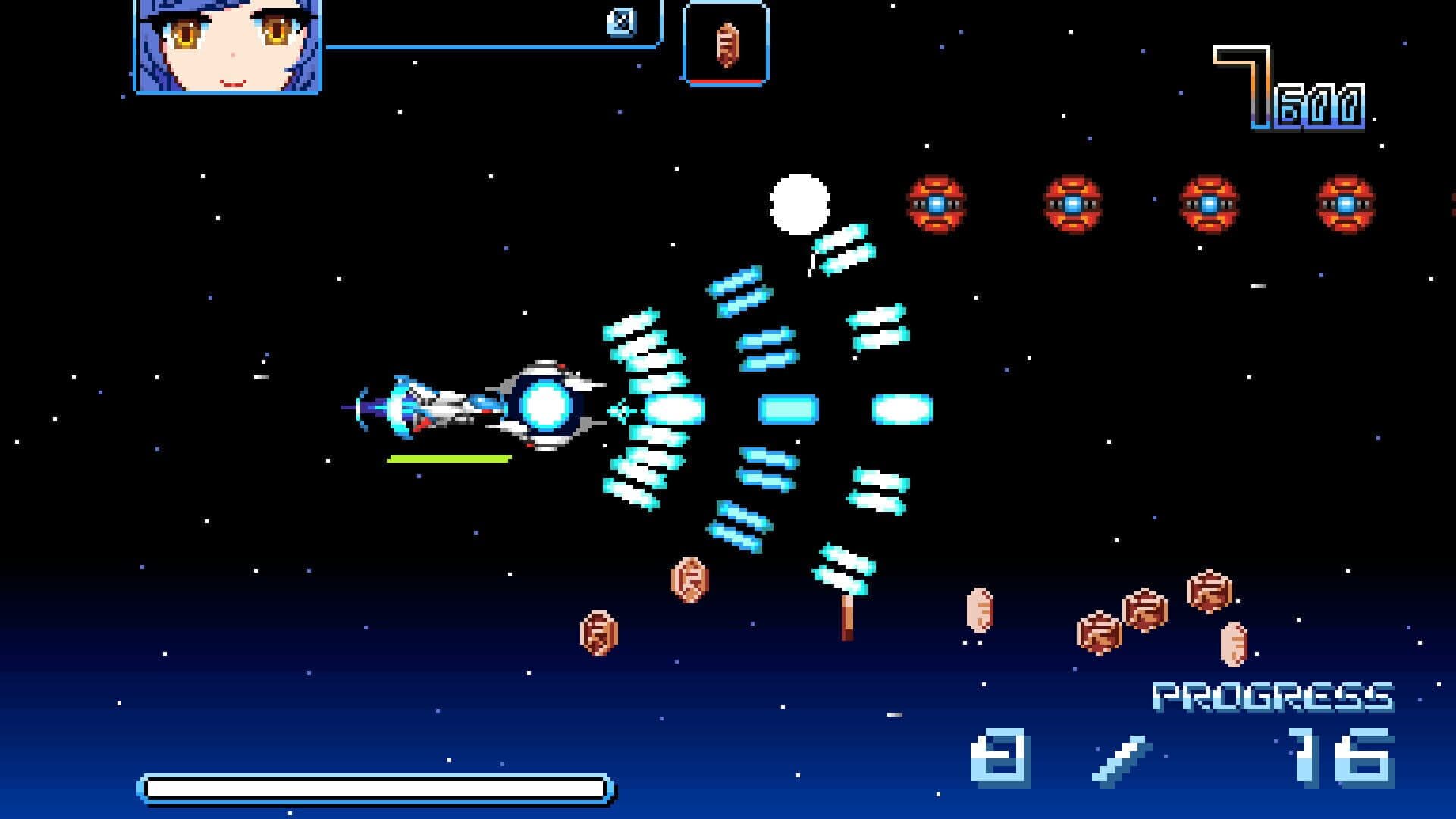Image resolution: width=1456 pixels, height=819 pixels.
Task: Click the food item in the pickup slot
Action: point(726,44)
